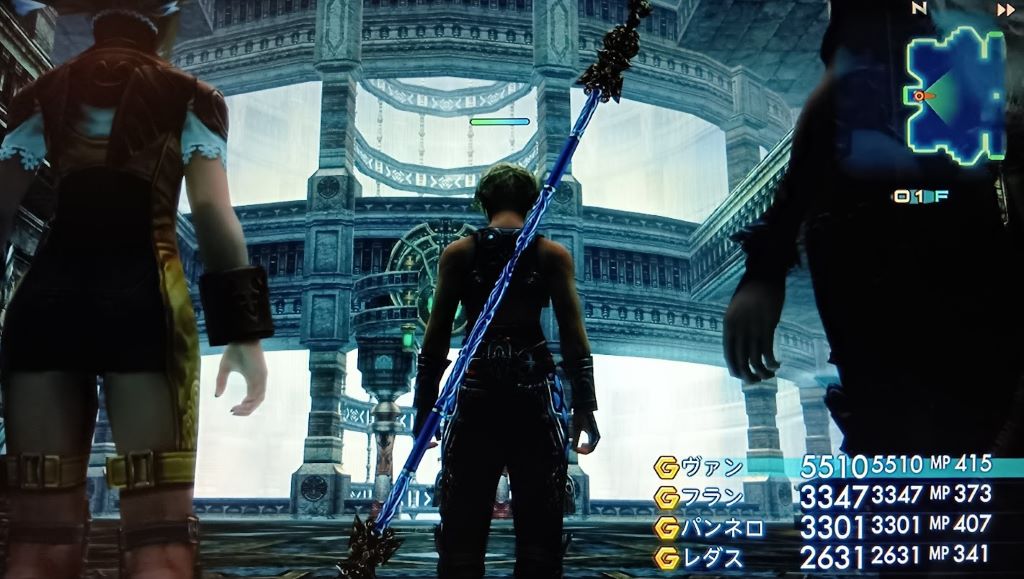Choose パンネロ in the party list

coord(723,525)
